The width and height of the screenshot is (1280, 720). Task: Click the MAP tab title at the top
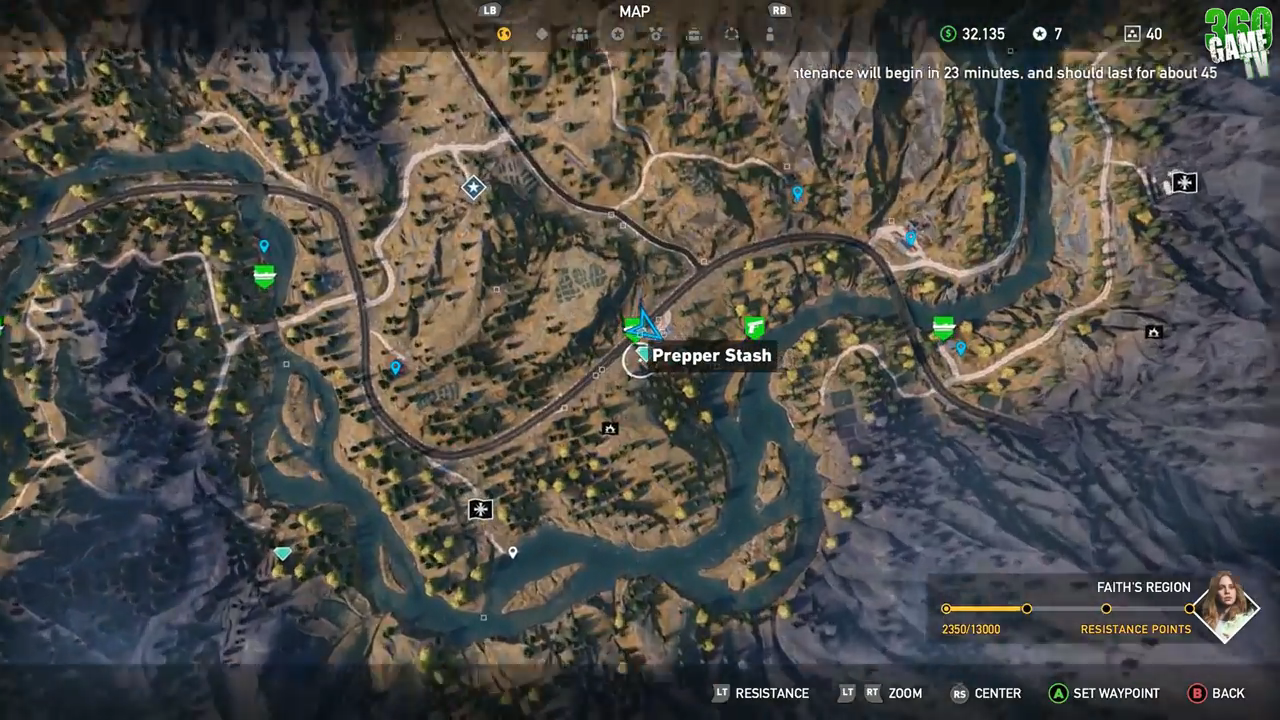(634, 11)
